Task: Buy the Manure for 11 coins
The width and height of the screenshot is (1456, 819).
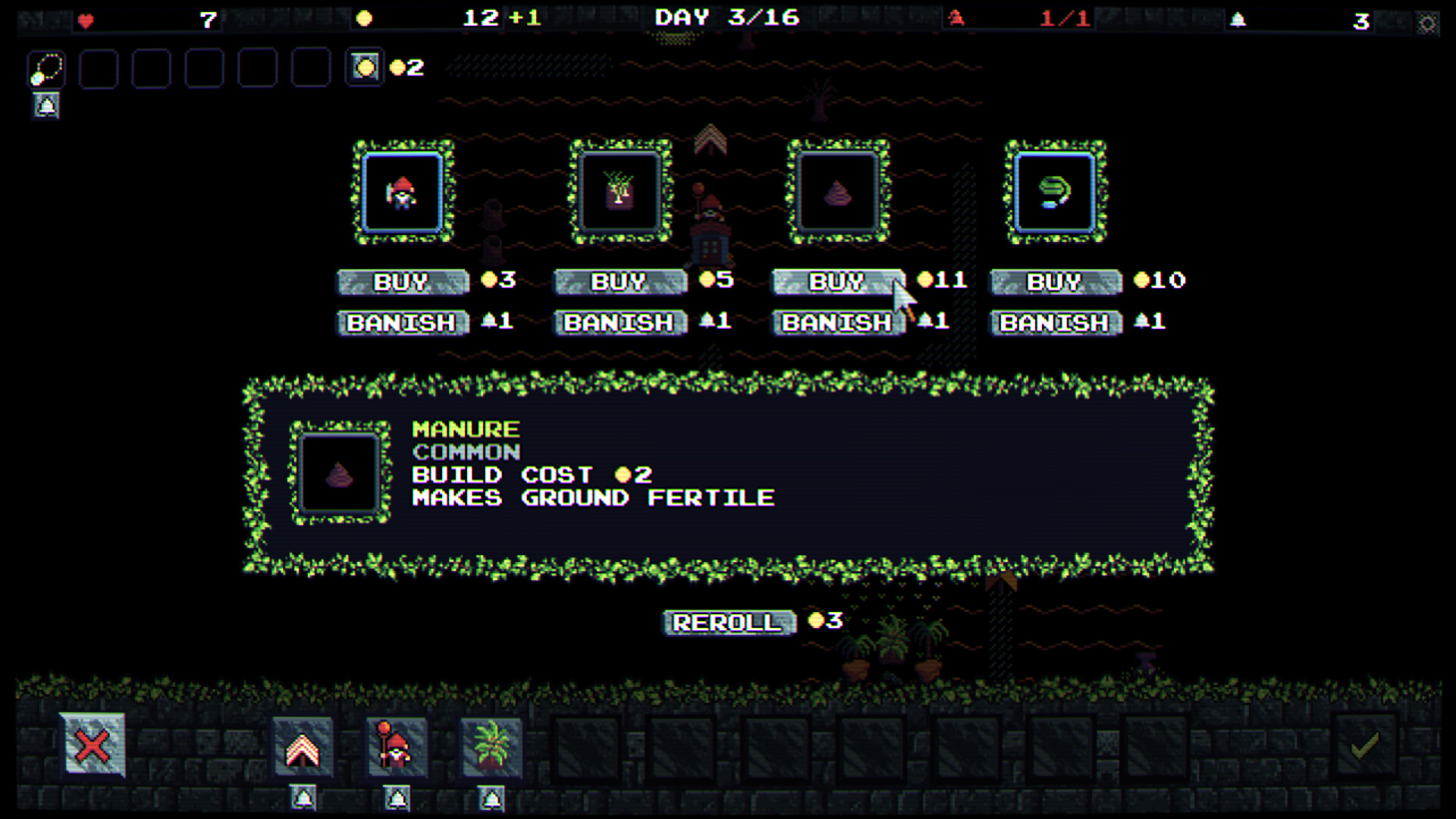Action: point(836,281)
